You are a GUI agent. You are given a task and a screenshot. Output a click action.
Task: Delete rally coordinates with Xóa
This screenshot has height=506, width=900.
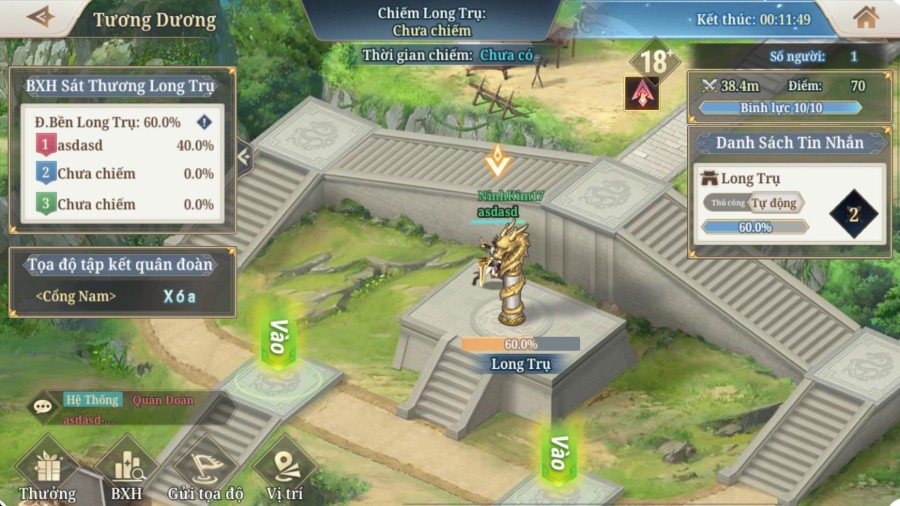[x=180, y=296]
